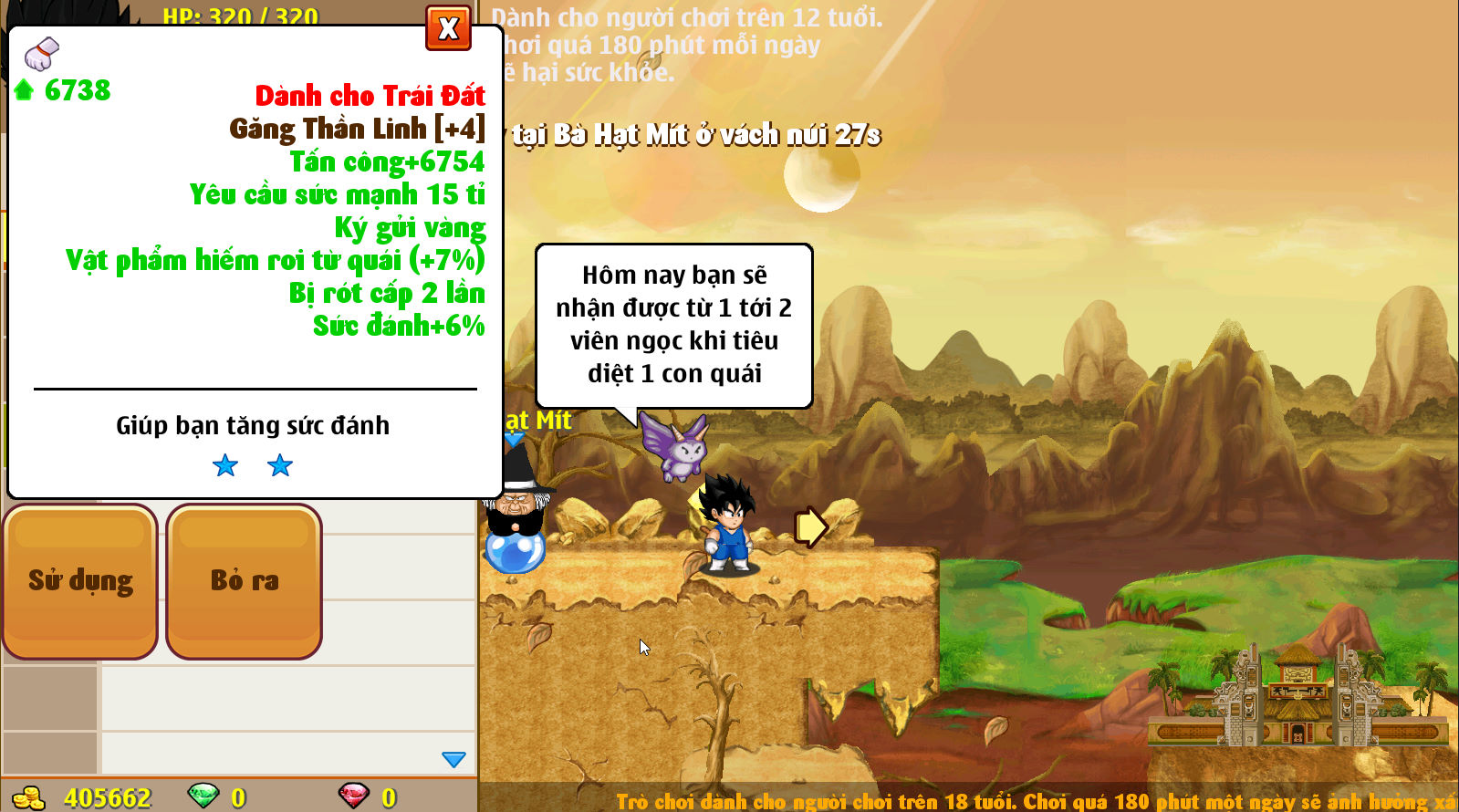The height and width of the screenshot is (812, 1459).
Task: Click the second blue star rating icon
Action: (x=280, y=465)
